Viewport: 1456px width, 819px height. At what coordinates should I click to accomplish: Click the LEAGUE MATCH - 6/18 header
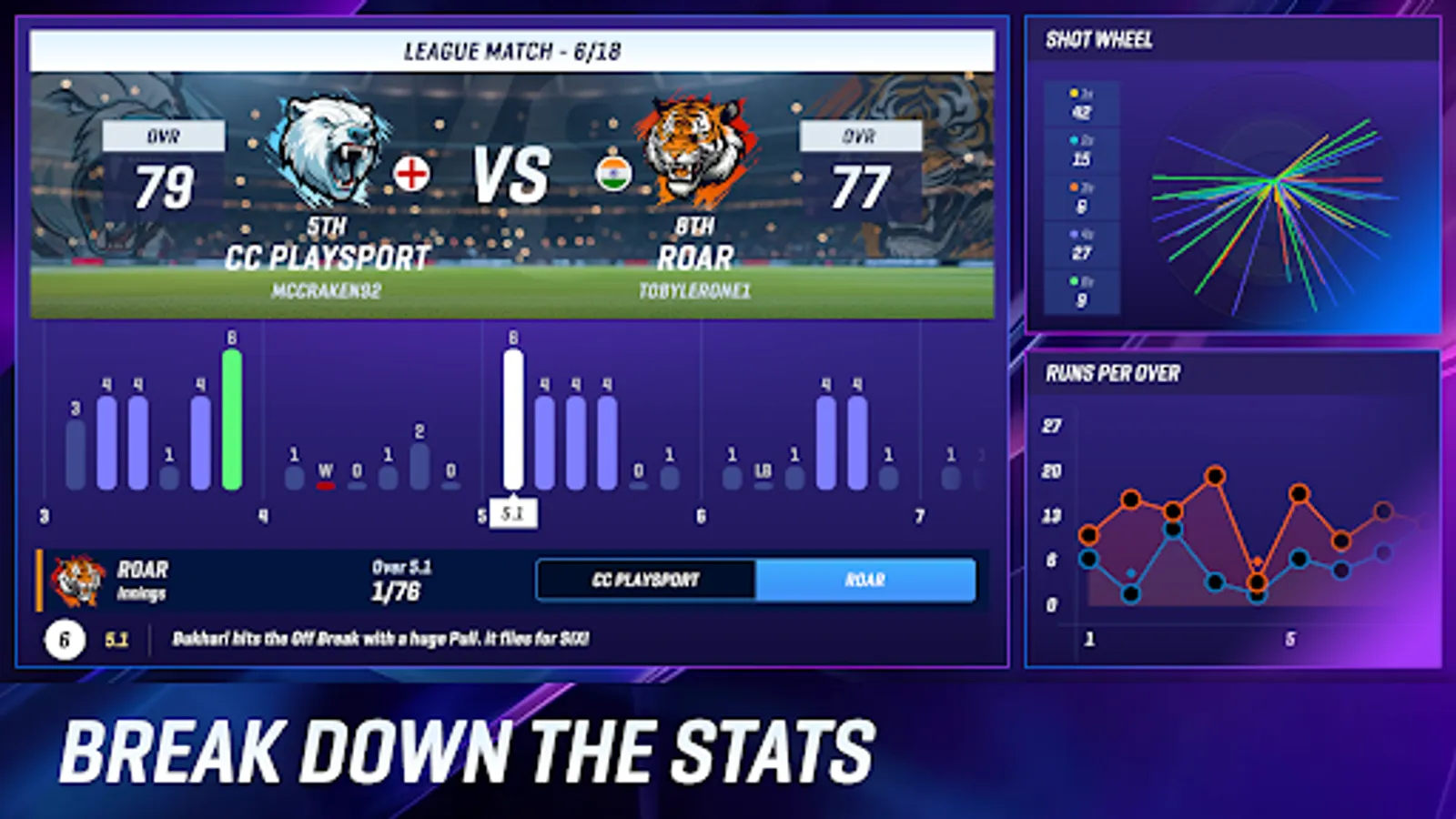point(515,52)
